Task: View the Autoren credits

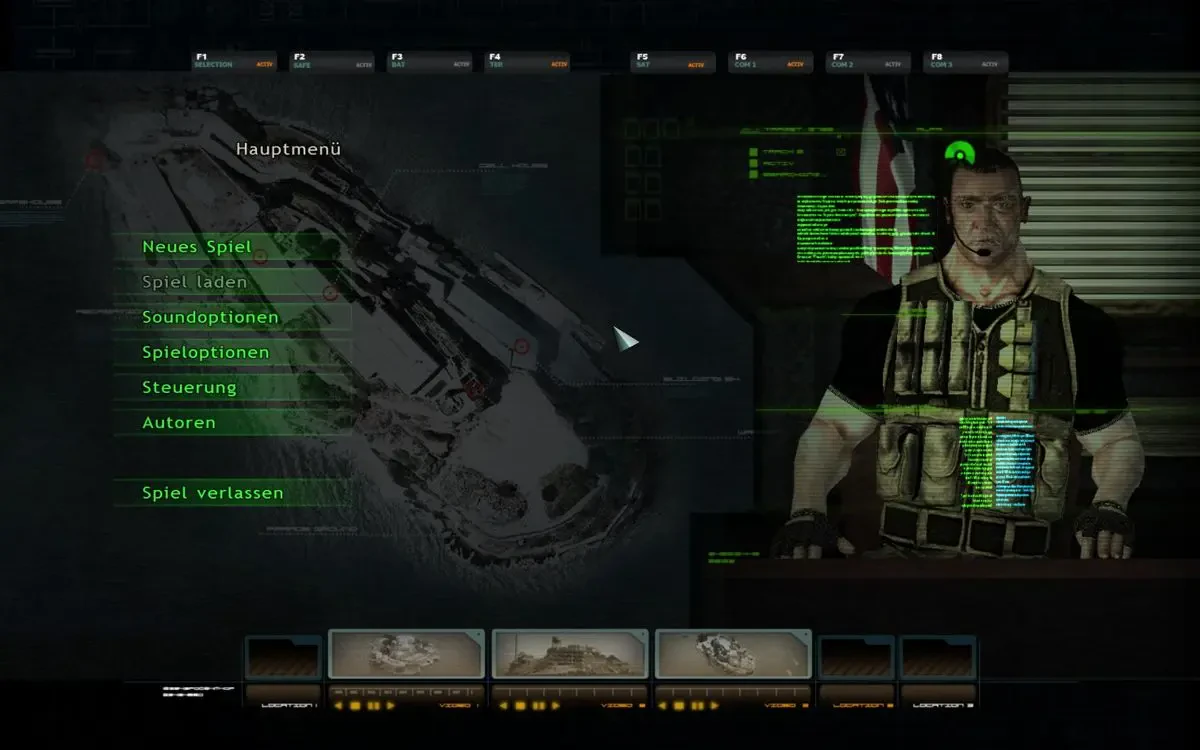Action: point(179,422)
